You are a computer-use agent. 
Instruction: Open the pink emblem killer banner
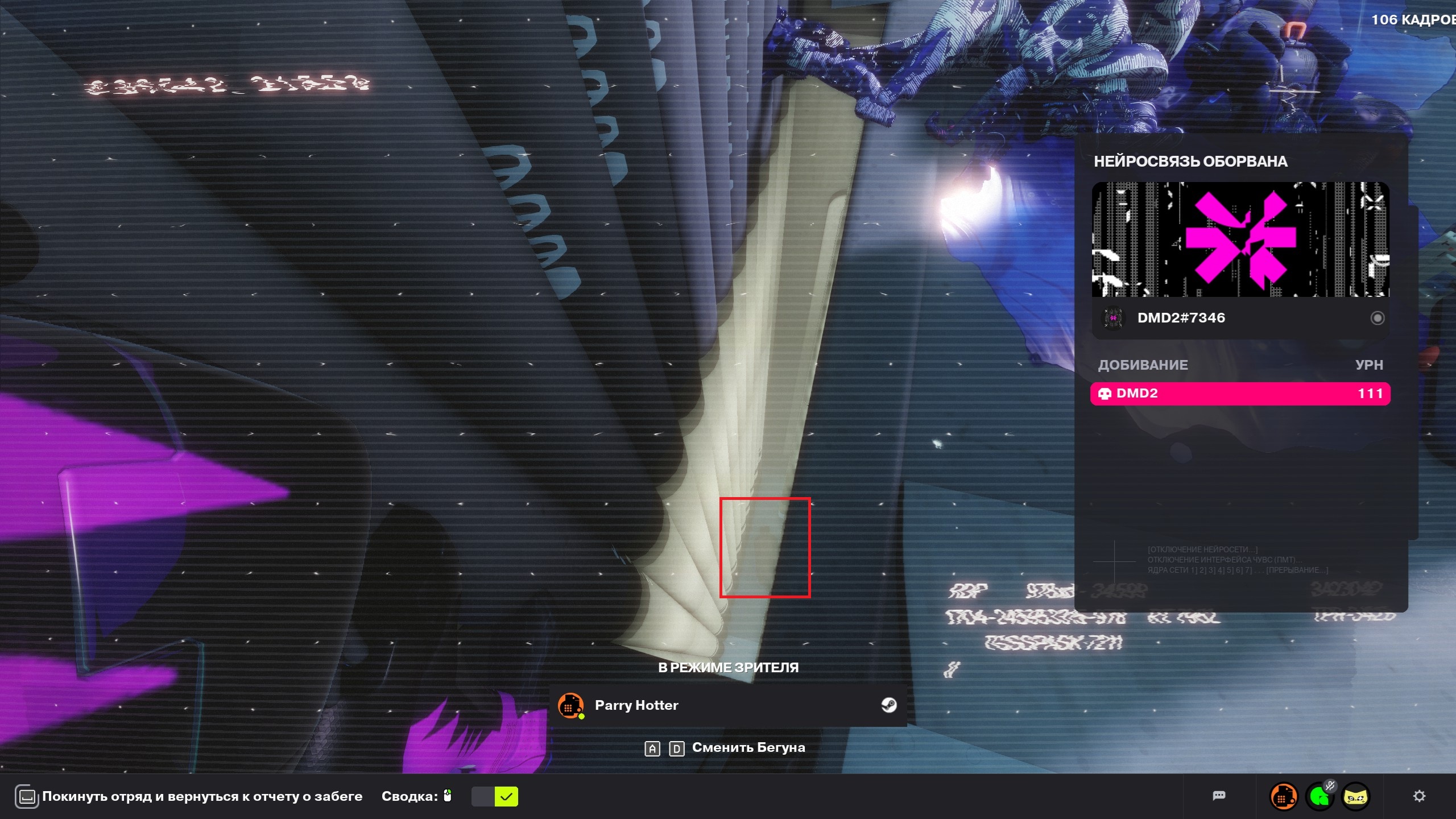[1240, 239]
